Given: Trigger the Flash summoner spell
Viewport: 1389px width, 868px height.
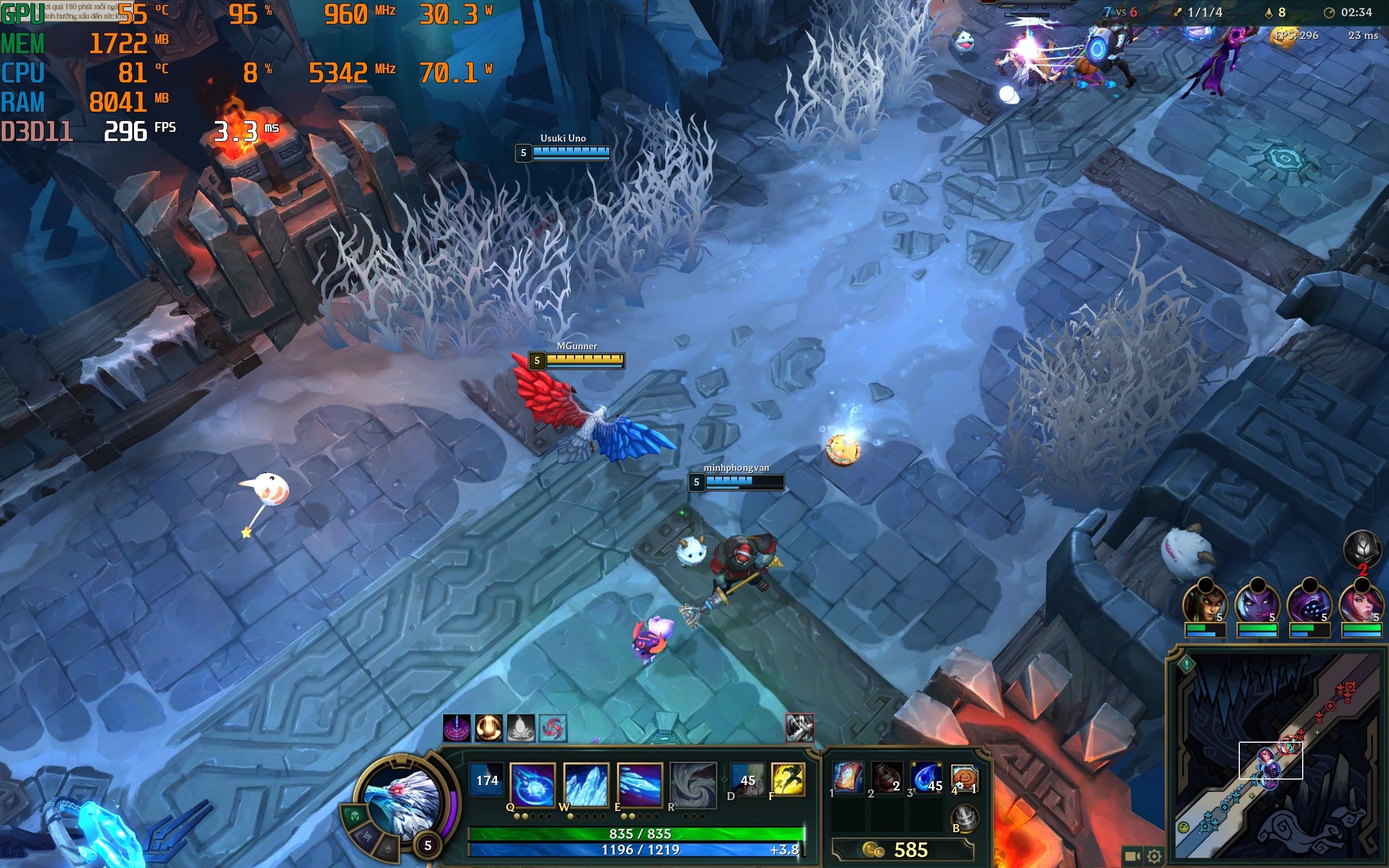Looking at the screenshot, I should tap(787, 779).
